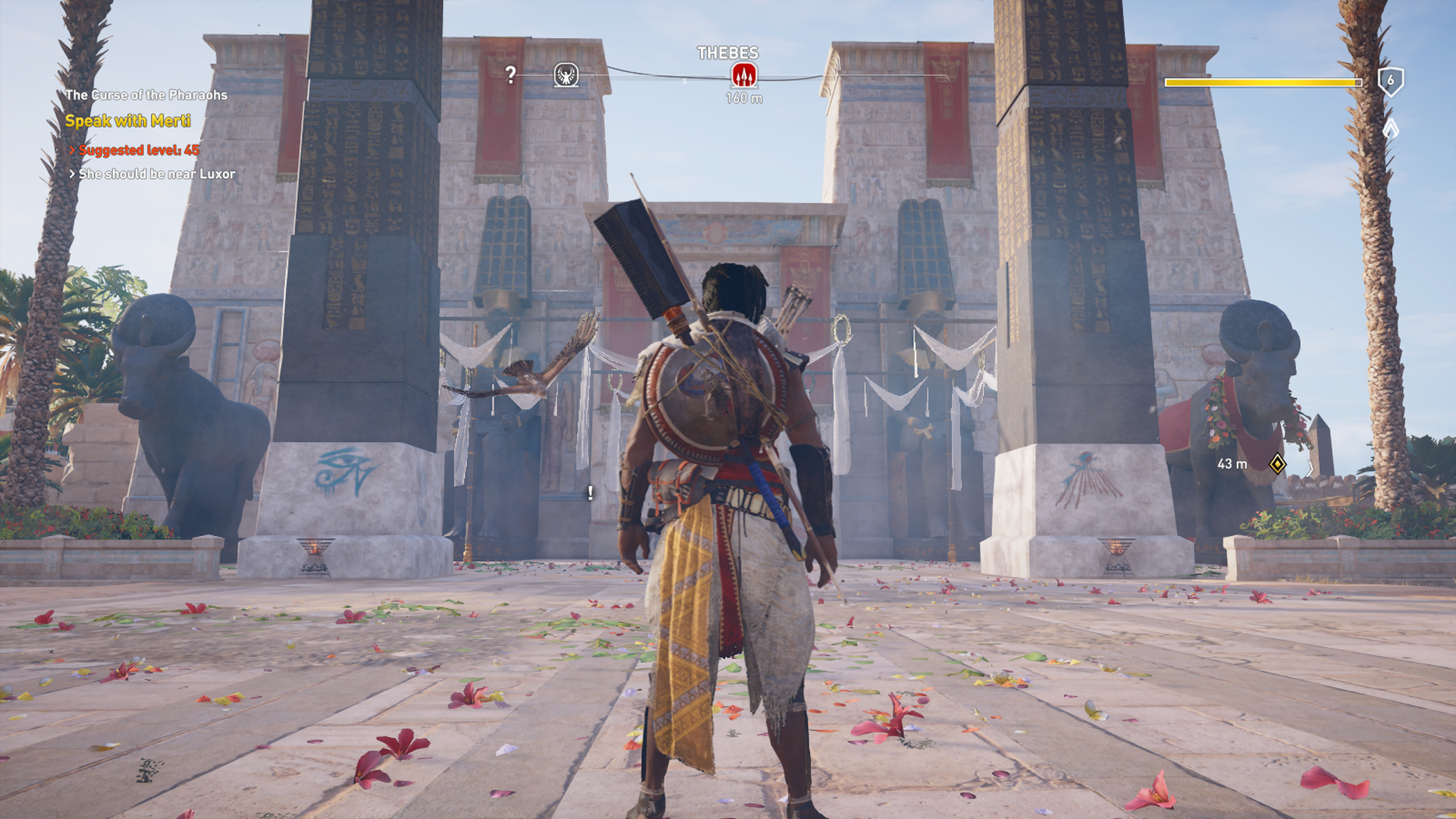Select the Speak with Merti quest objective
This screenshot has height=819, width=1456.
coord(127,121)
